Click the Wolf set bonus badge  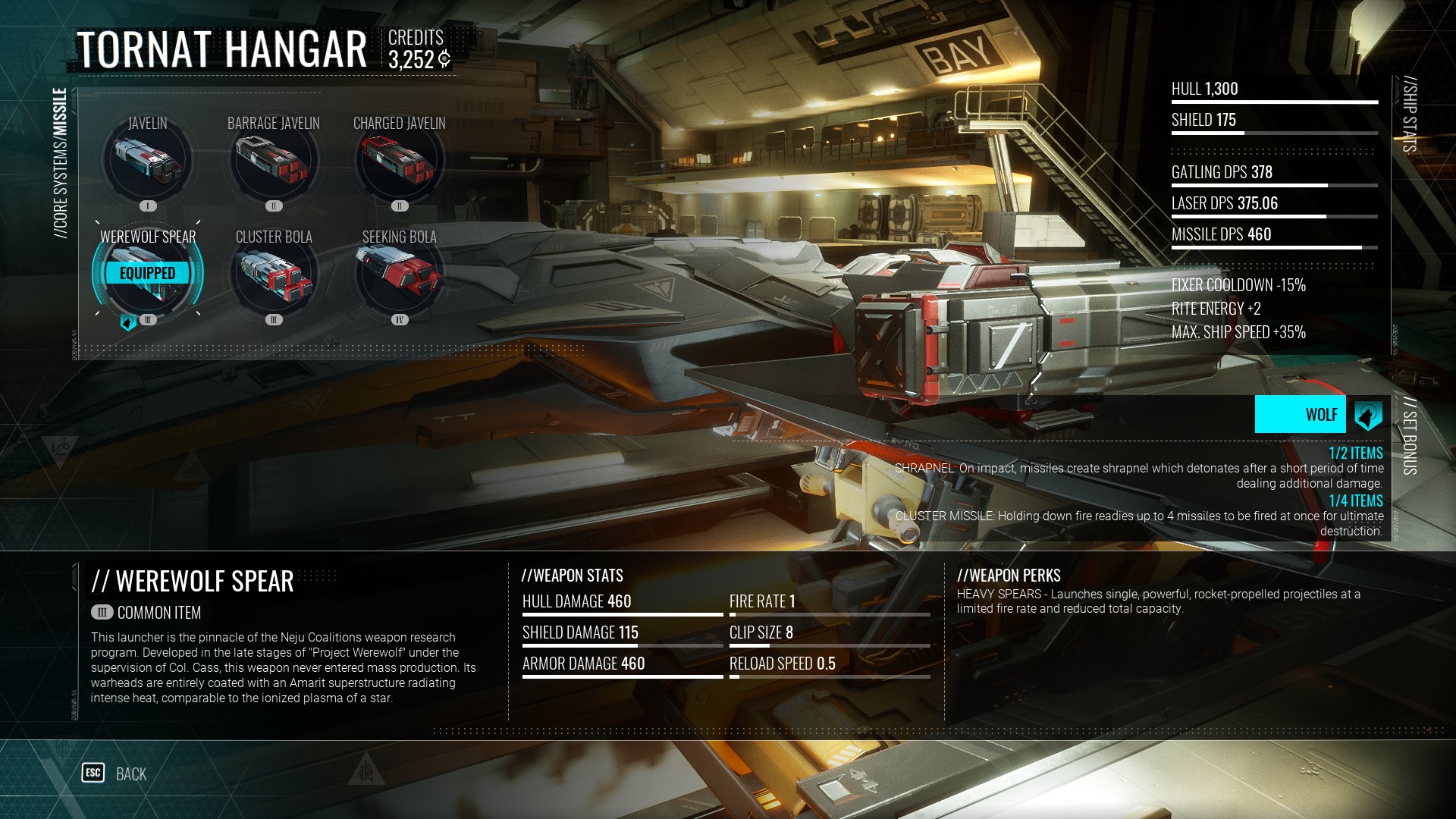pos(1318,415)
